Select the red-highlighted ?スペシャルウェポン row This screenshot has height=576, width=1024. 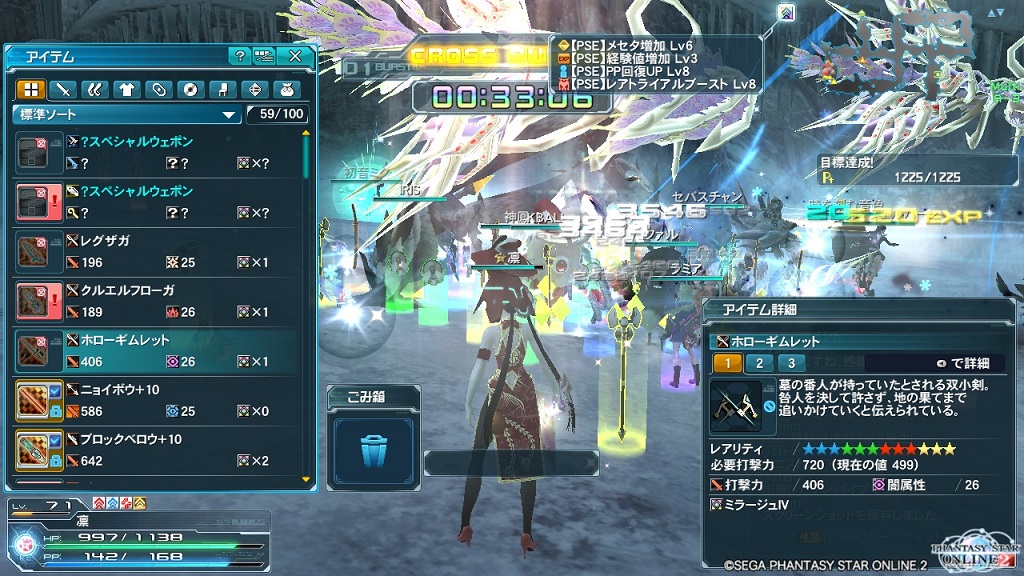[158, 202]
